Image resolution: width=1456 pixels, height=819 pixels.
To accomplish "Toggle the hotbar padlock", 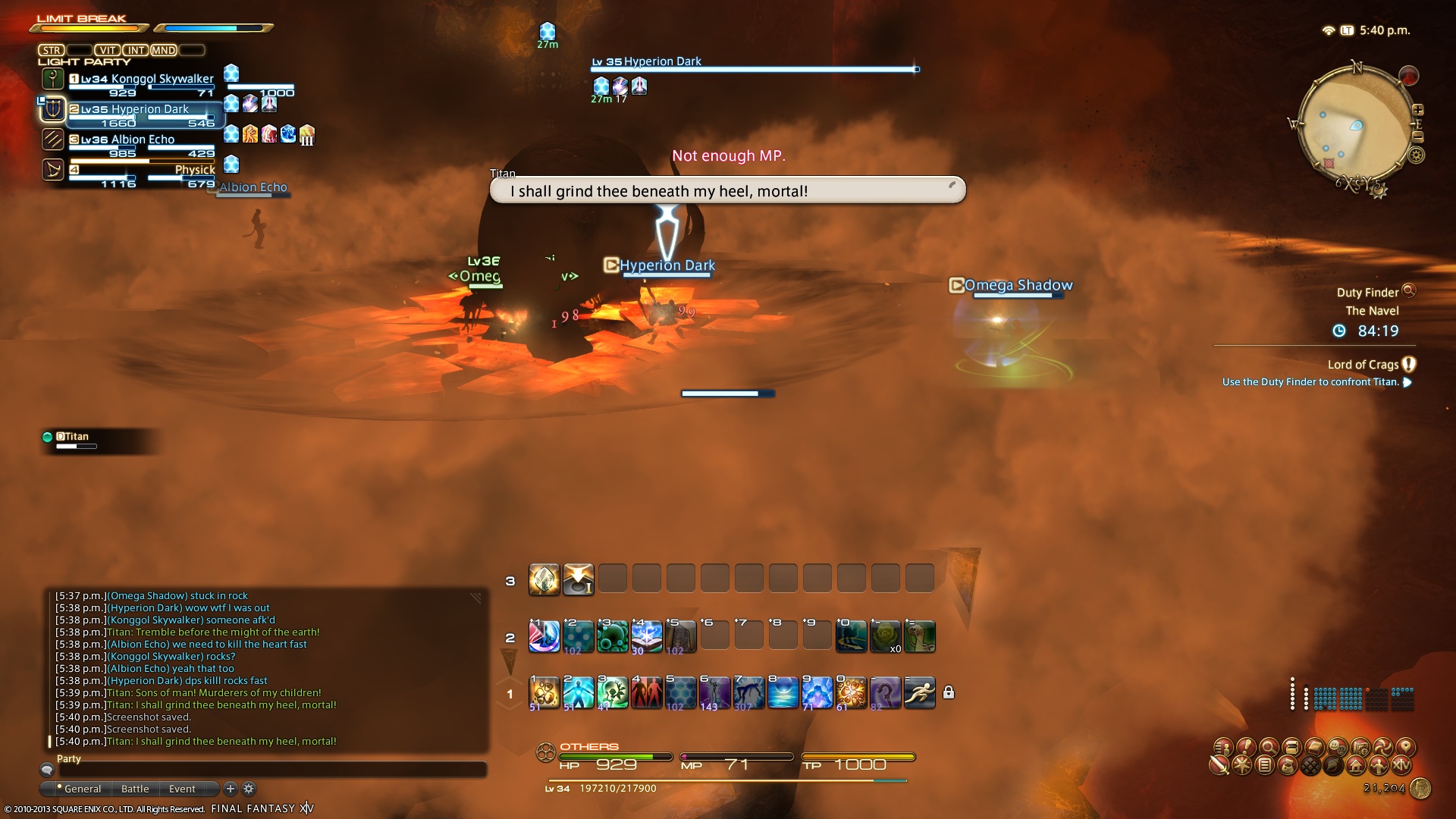I will point(949,692).
